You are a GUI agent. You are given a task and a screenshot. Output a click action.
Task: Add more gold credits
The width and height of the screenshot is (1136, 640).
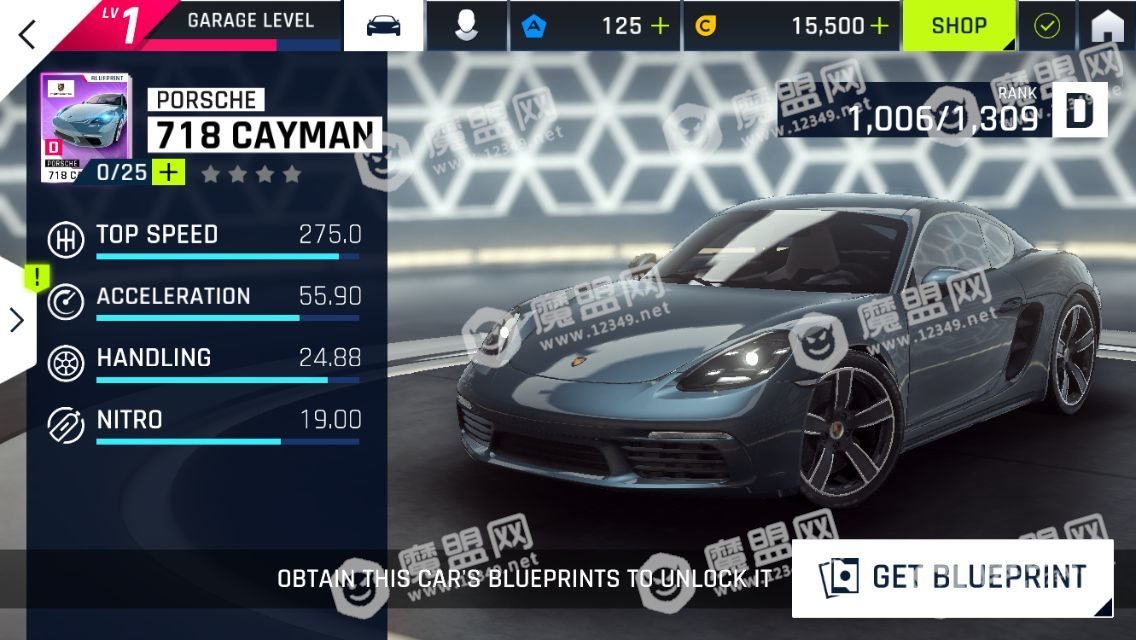click(x=879, y=26)
